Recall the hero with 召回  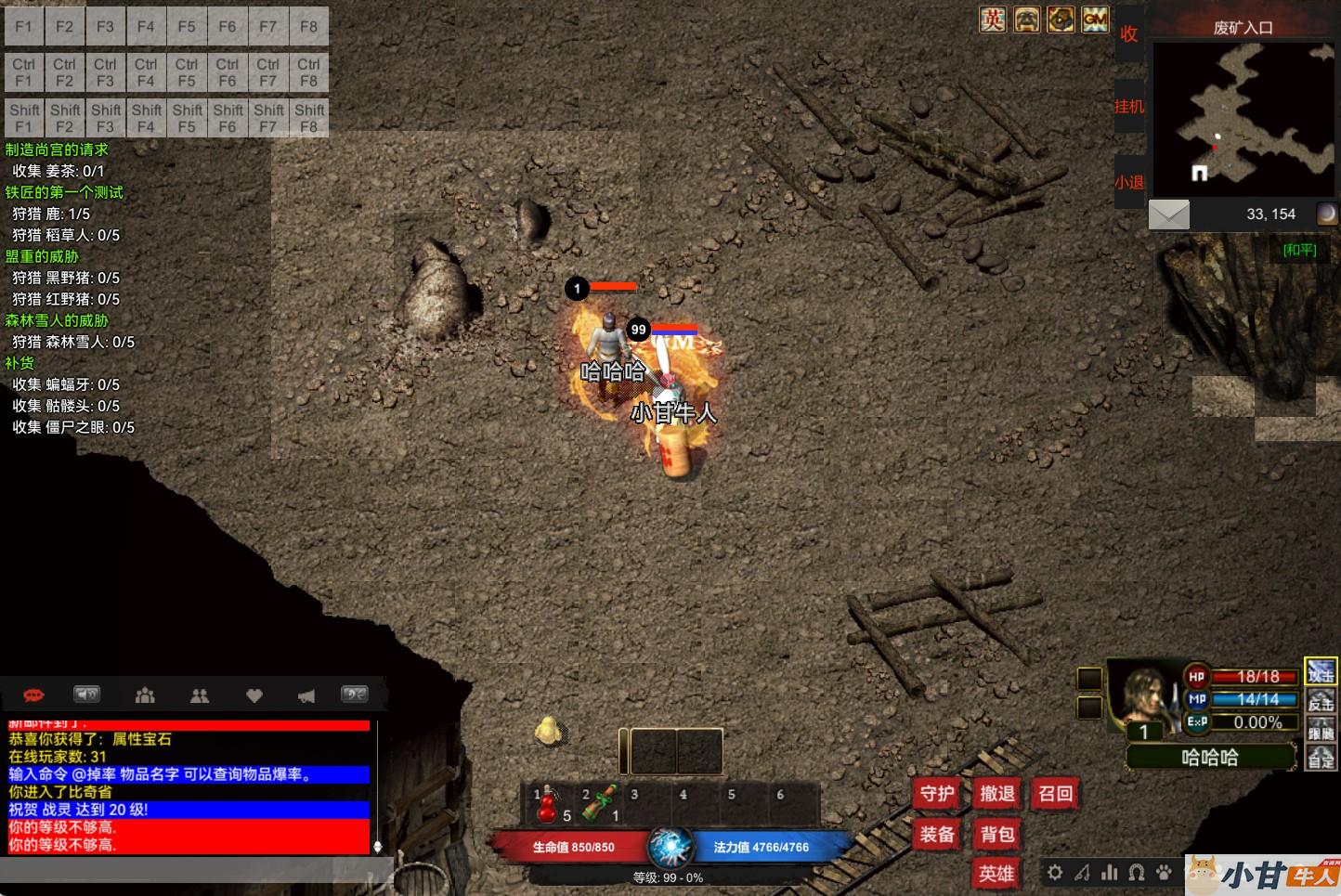click(x=1056, y=794)
